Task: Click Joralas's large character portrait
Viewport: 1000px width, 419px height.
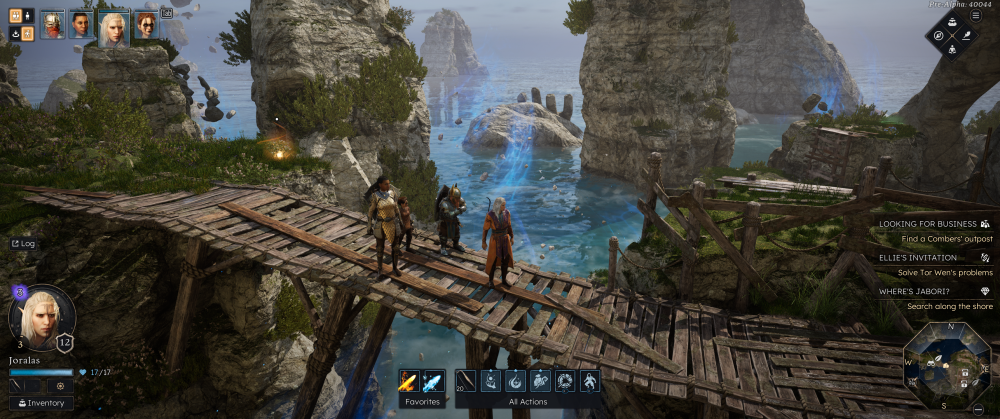Action: tap(42, 316)
